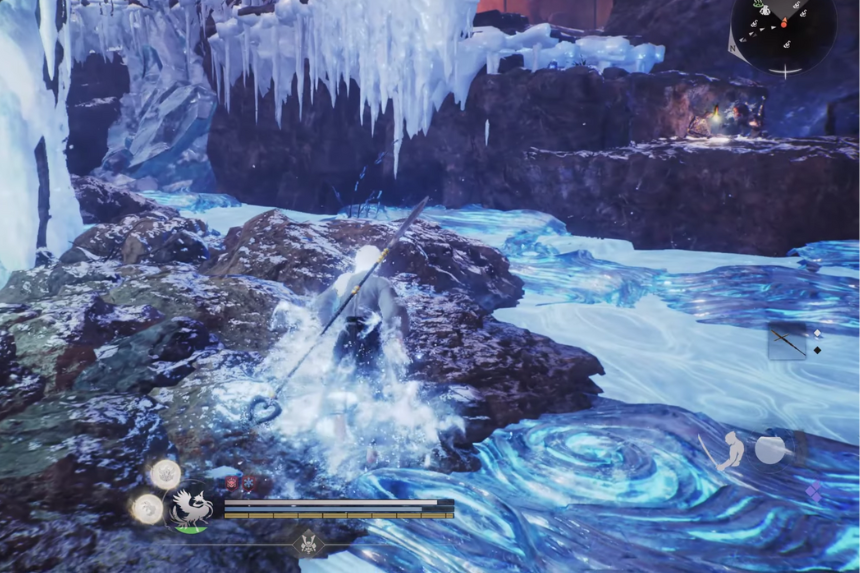Click the white bird spirit emblem

pos(190,507)
